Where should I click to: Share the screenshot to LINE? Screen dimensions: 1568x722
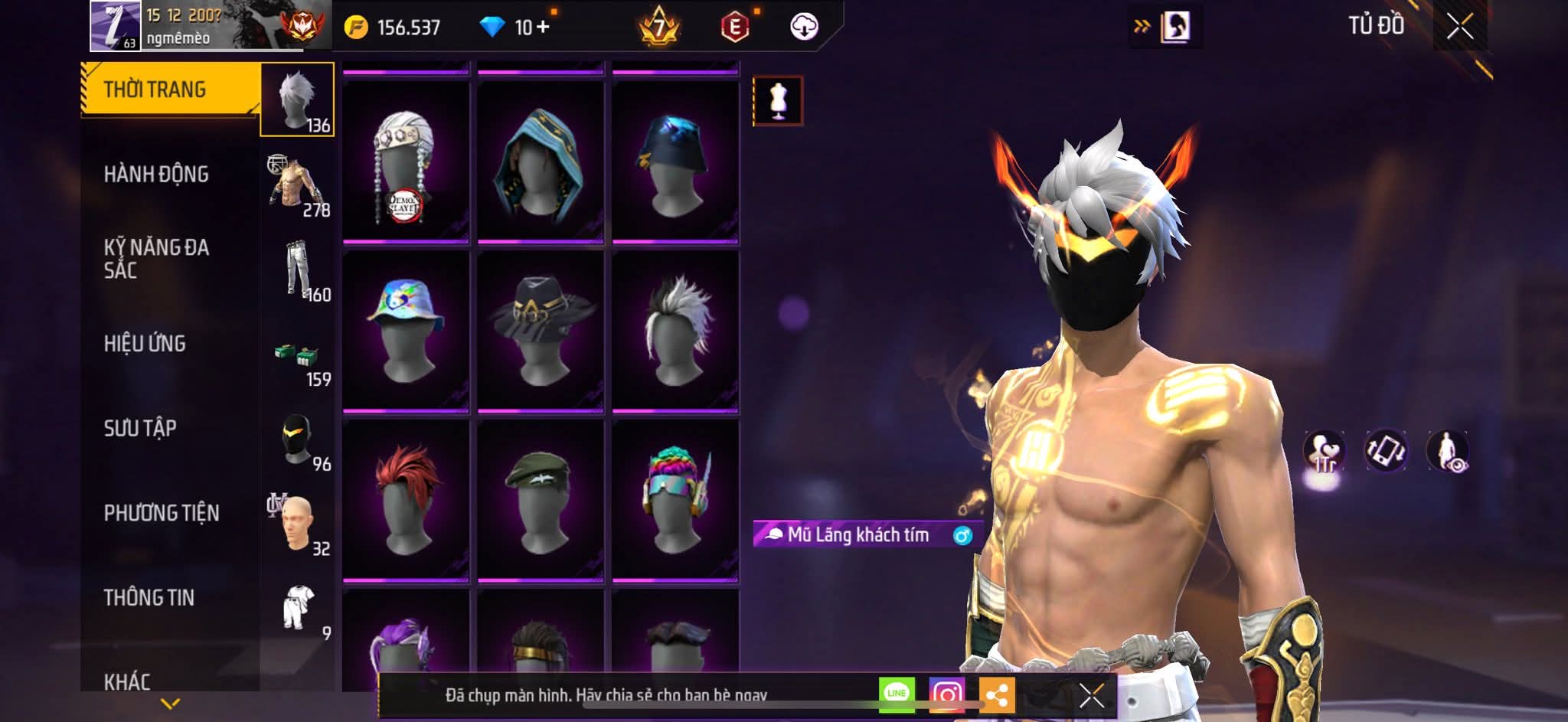click(897, 694)
